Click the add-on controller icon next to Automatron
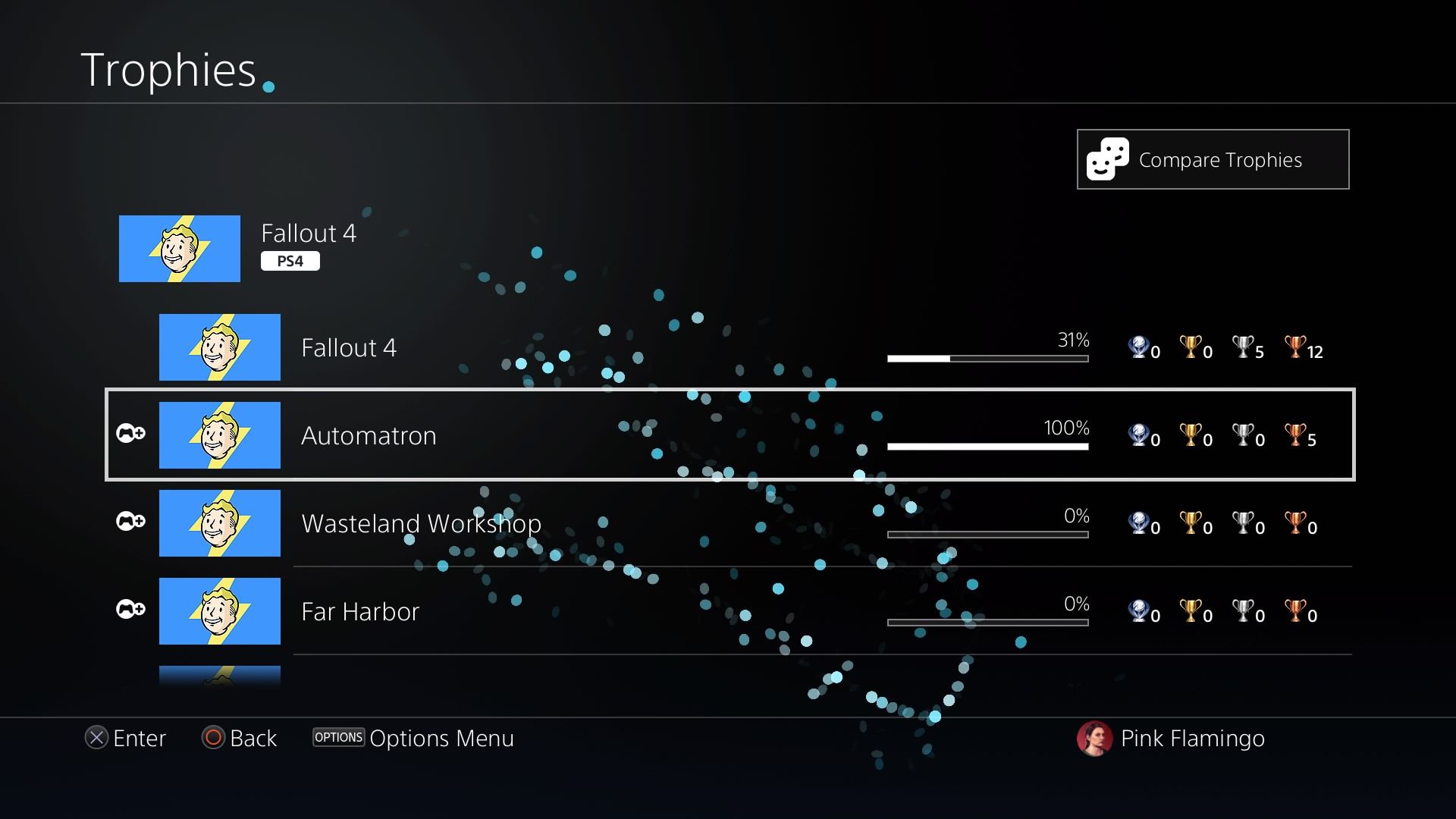This screenshot has width=1456, height=819. [130, 434]
